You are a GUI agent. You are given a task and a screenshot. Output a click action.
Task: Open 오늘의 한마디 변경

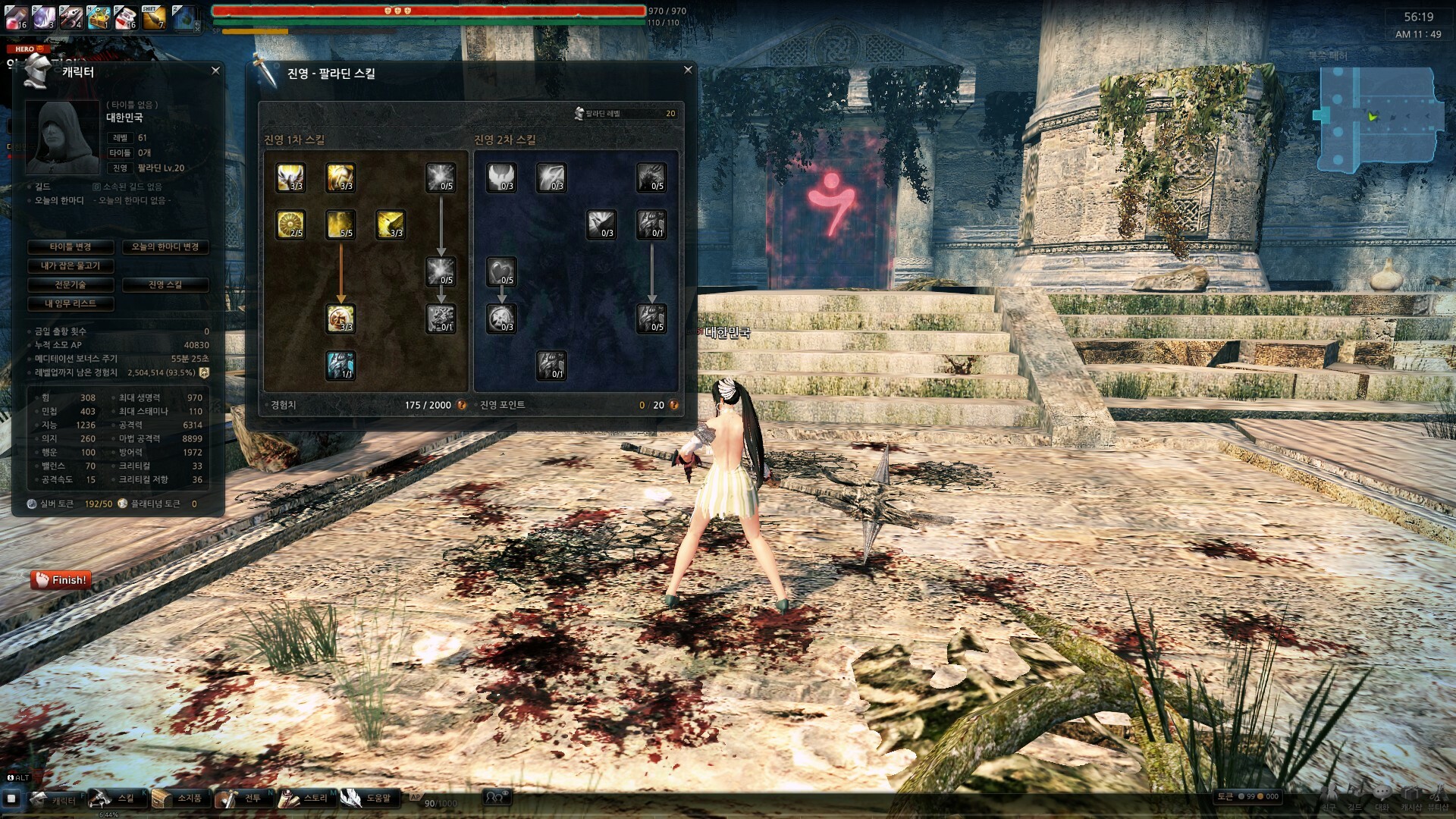pos(165,247)
